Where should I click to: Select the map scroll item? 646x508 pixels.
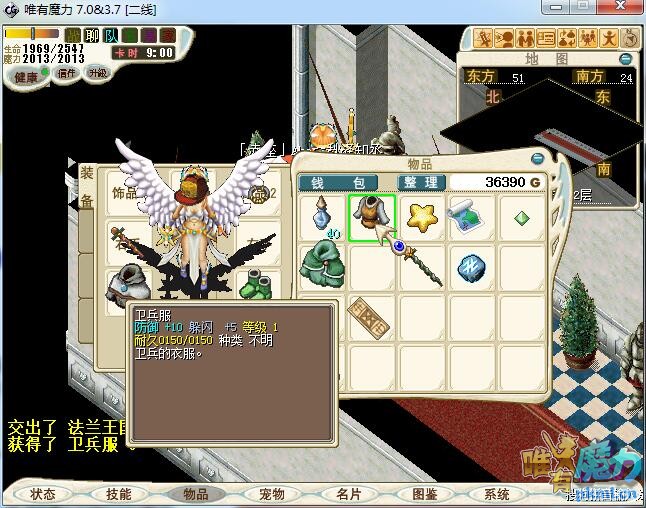(x=470, y=216)
